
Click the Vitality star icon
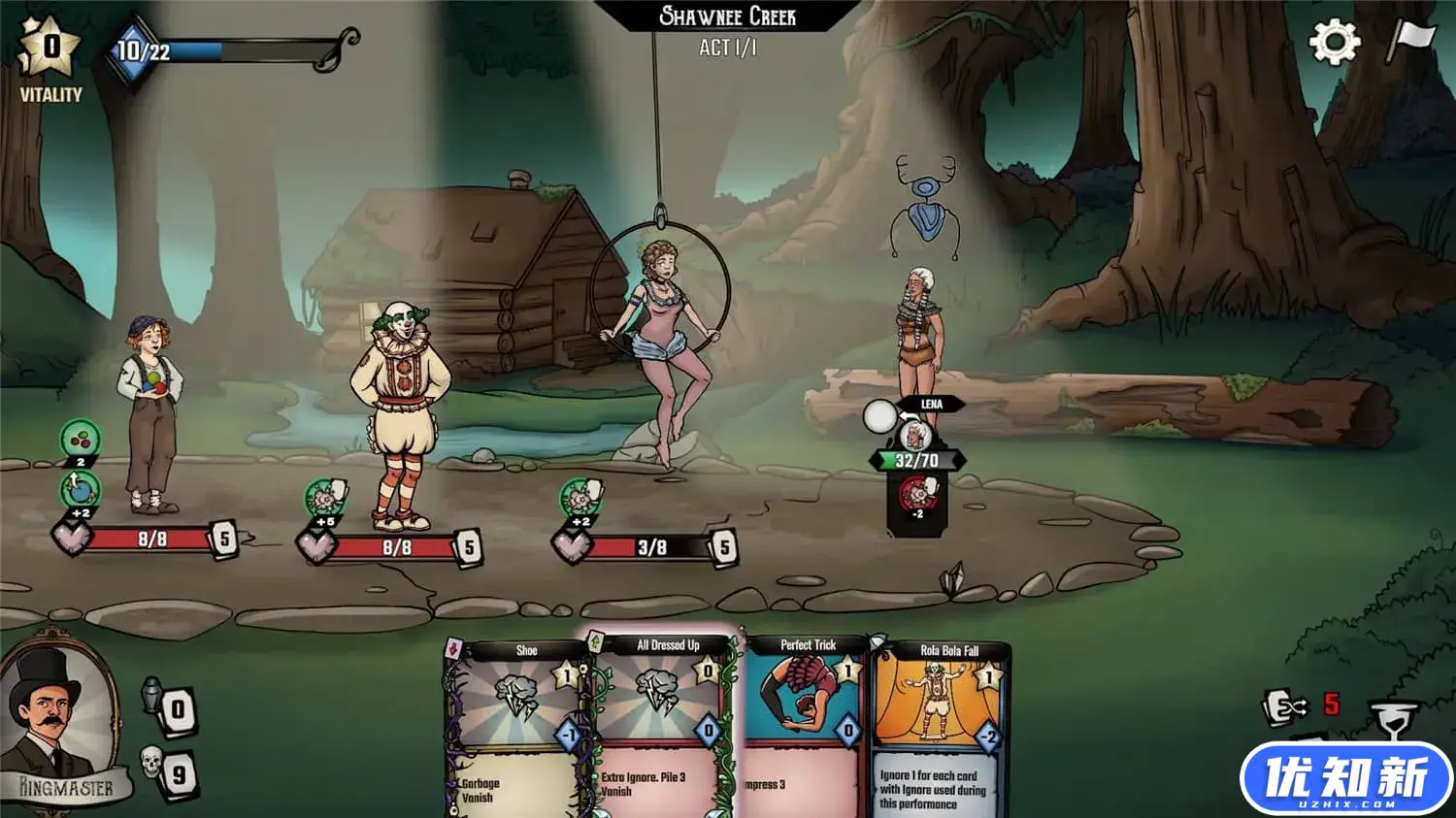pos(50,48)
